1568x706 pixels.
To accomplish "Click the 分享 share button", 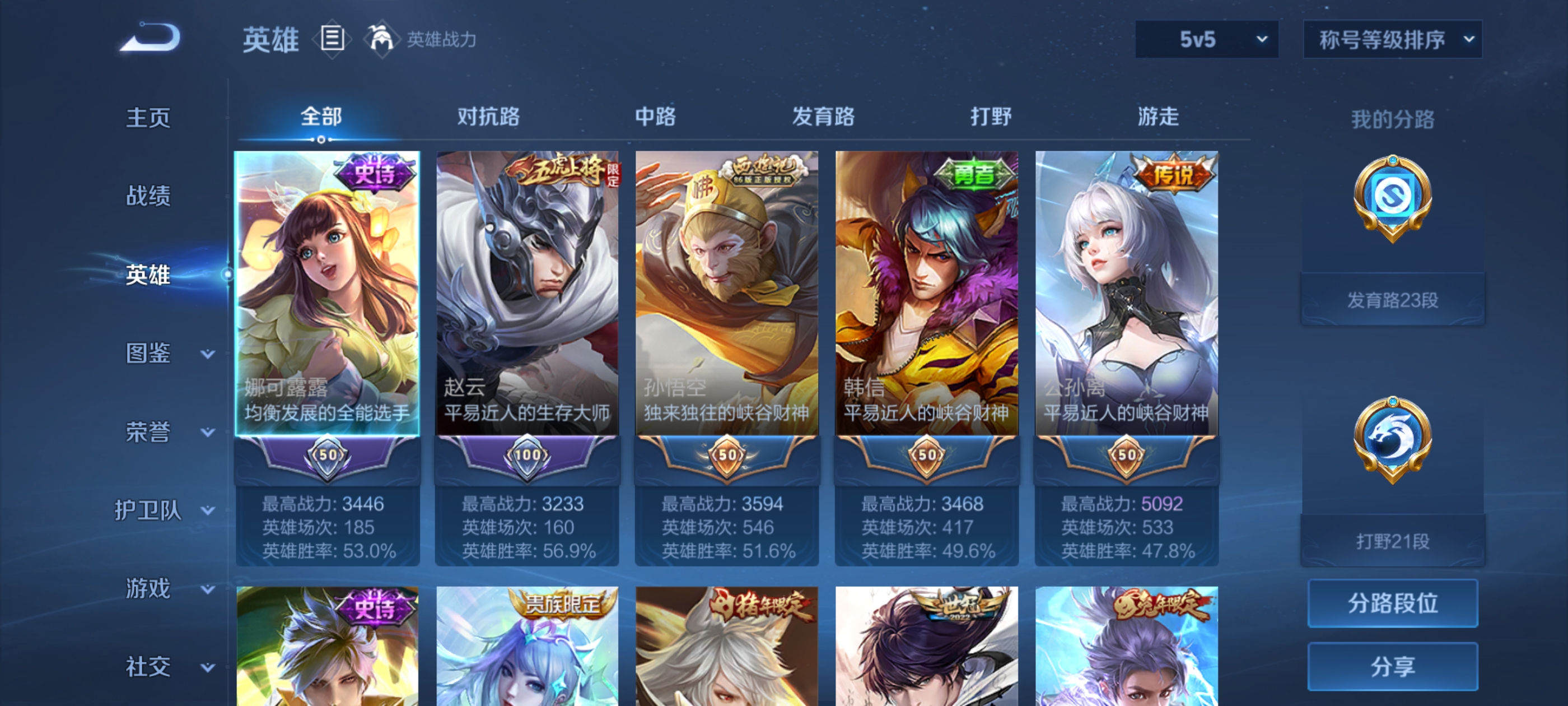I will [x=1393, y=666].
